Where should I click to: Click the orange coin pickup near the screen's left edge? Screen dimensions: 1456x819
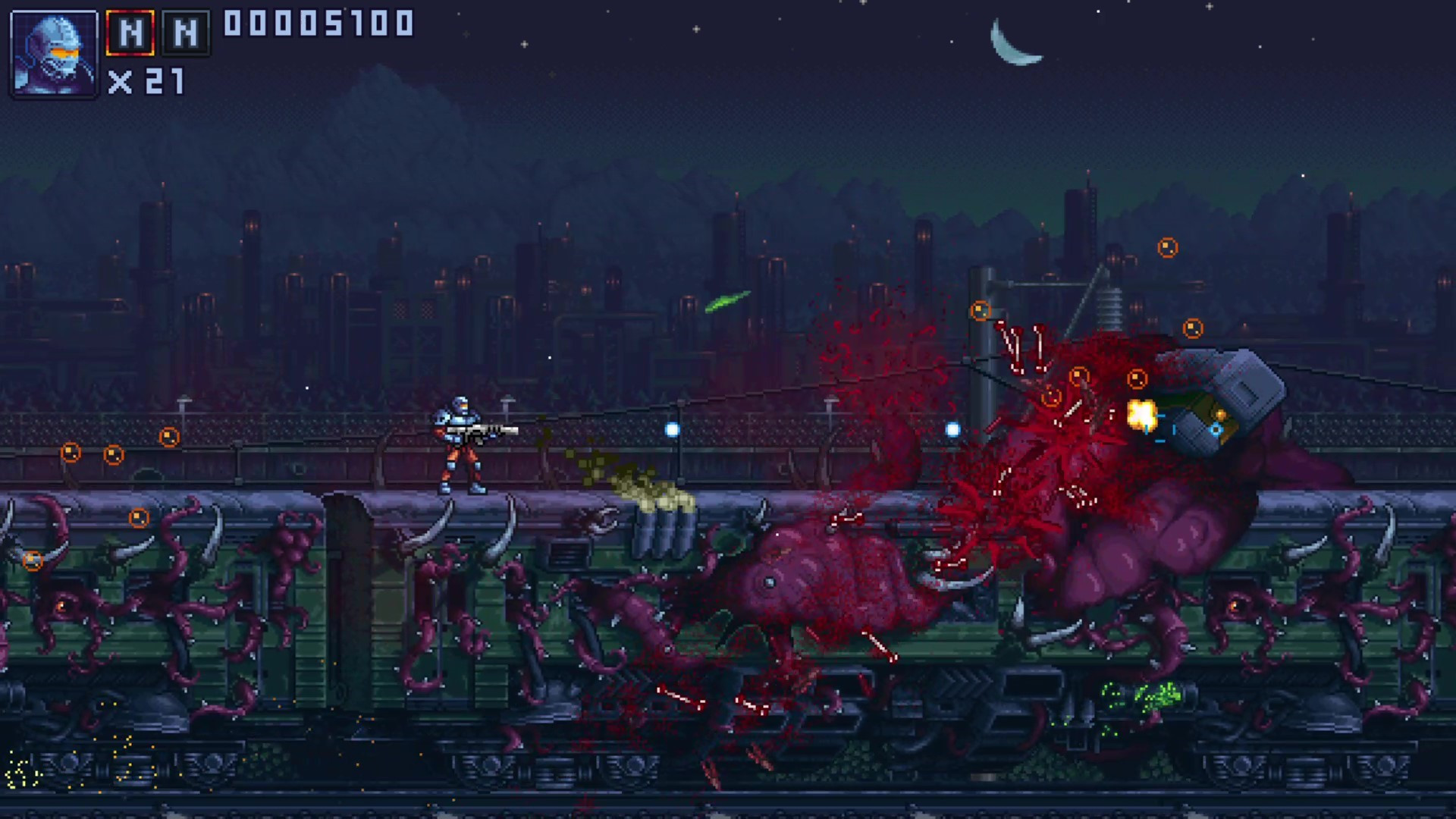tap(71, 452)
